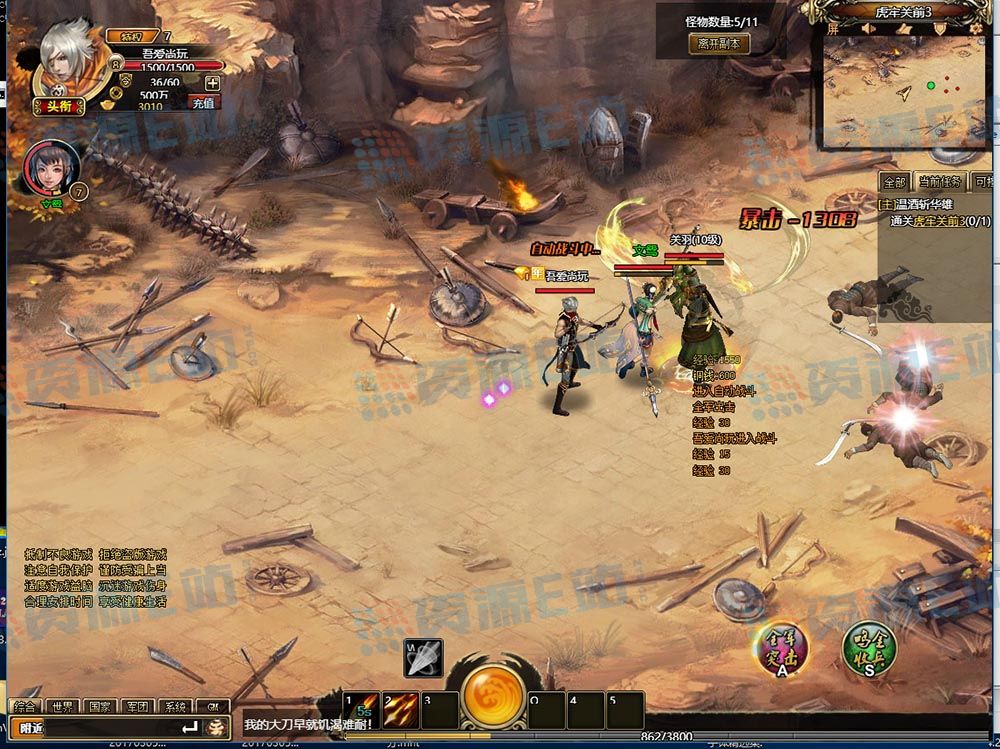Use the skill in hotbar slot 2
1000x749 pixels.
[x=400, y=710]
